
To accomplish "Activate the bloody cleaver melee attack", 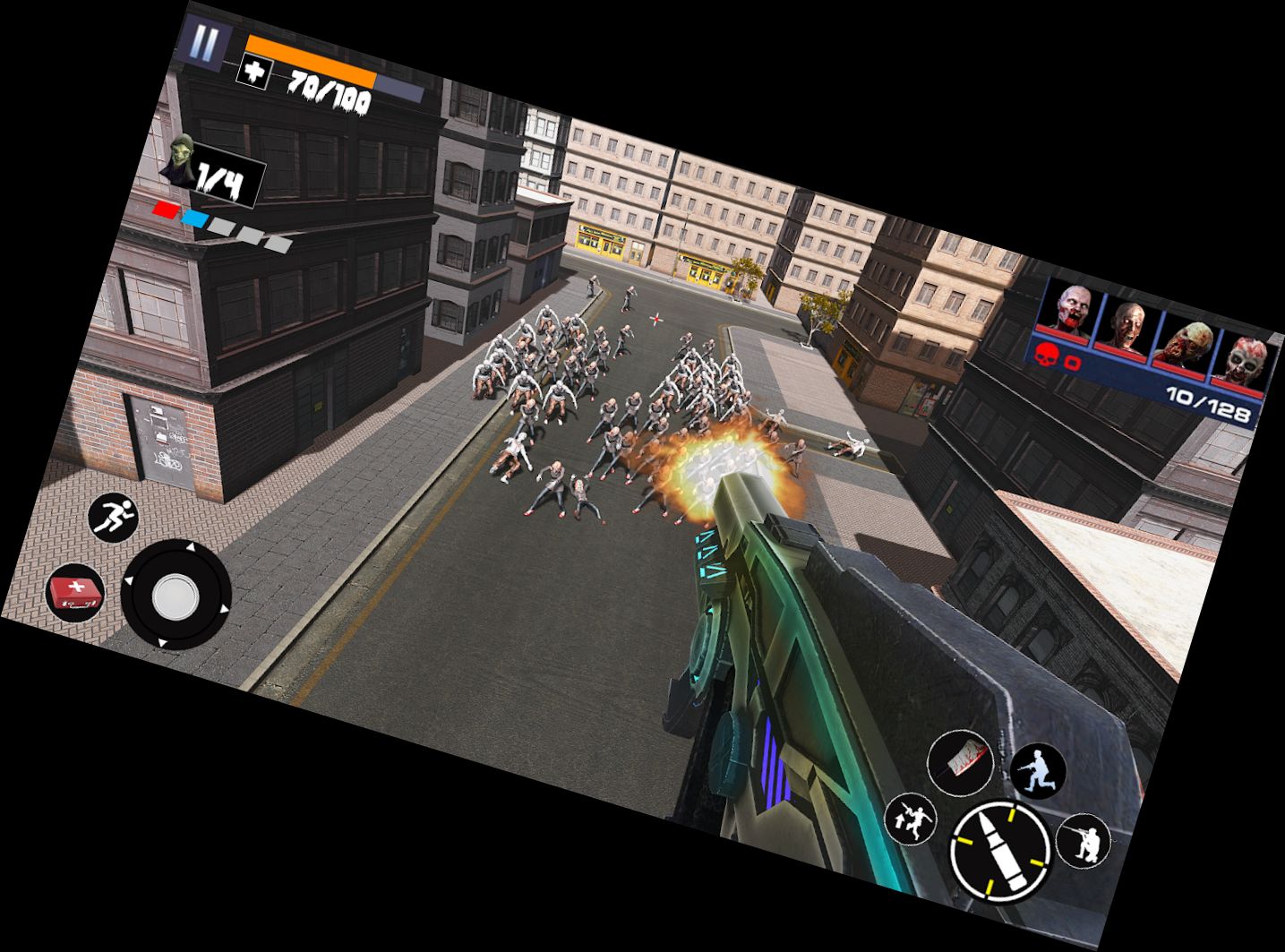I will [x=963, y=762].
